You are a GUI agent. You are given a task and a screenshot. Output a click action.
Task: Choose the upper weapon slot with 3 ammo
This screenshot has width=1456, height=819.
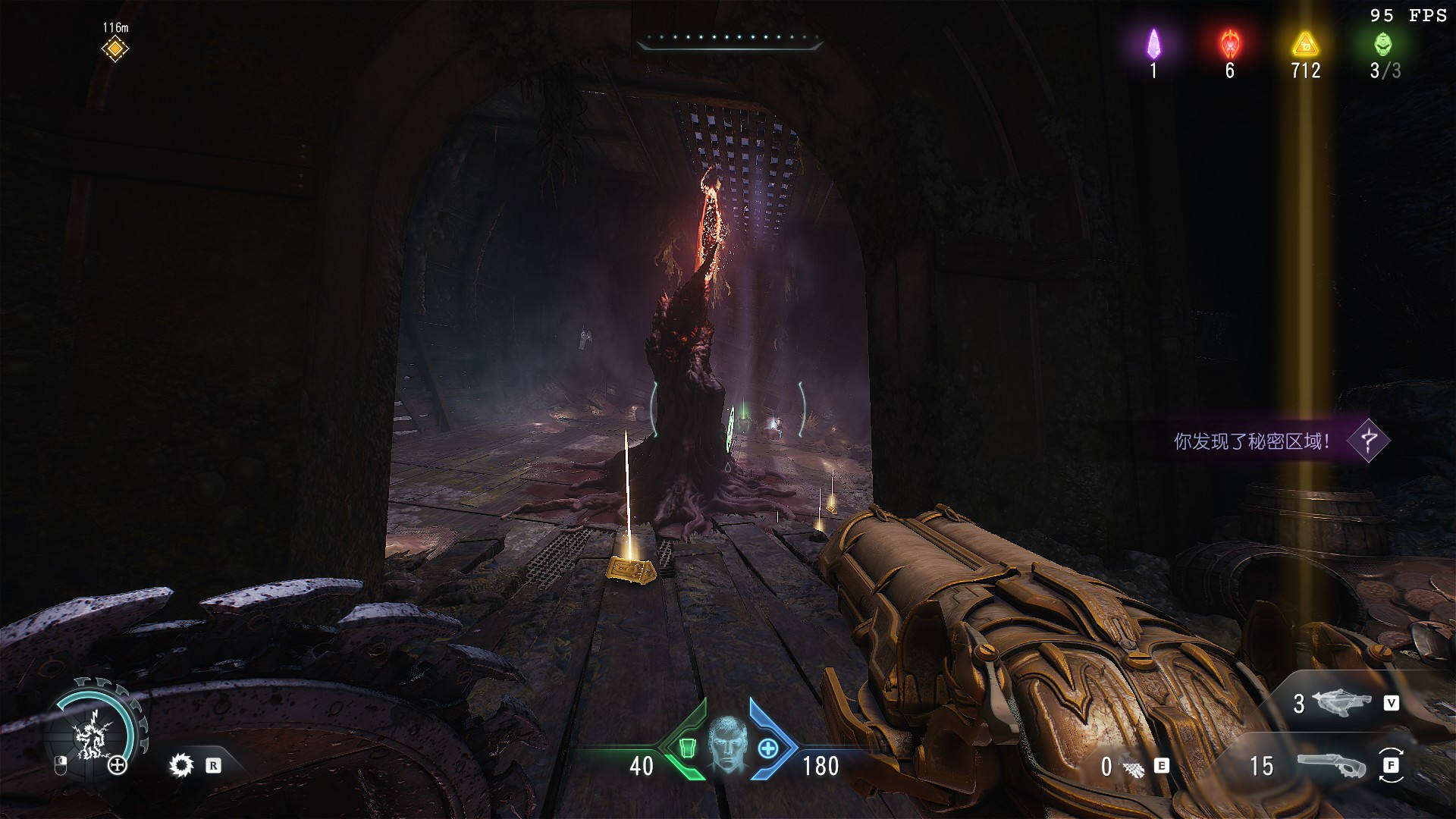[x=1341, y=703]
